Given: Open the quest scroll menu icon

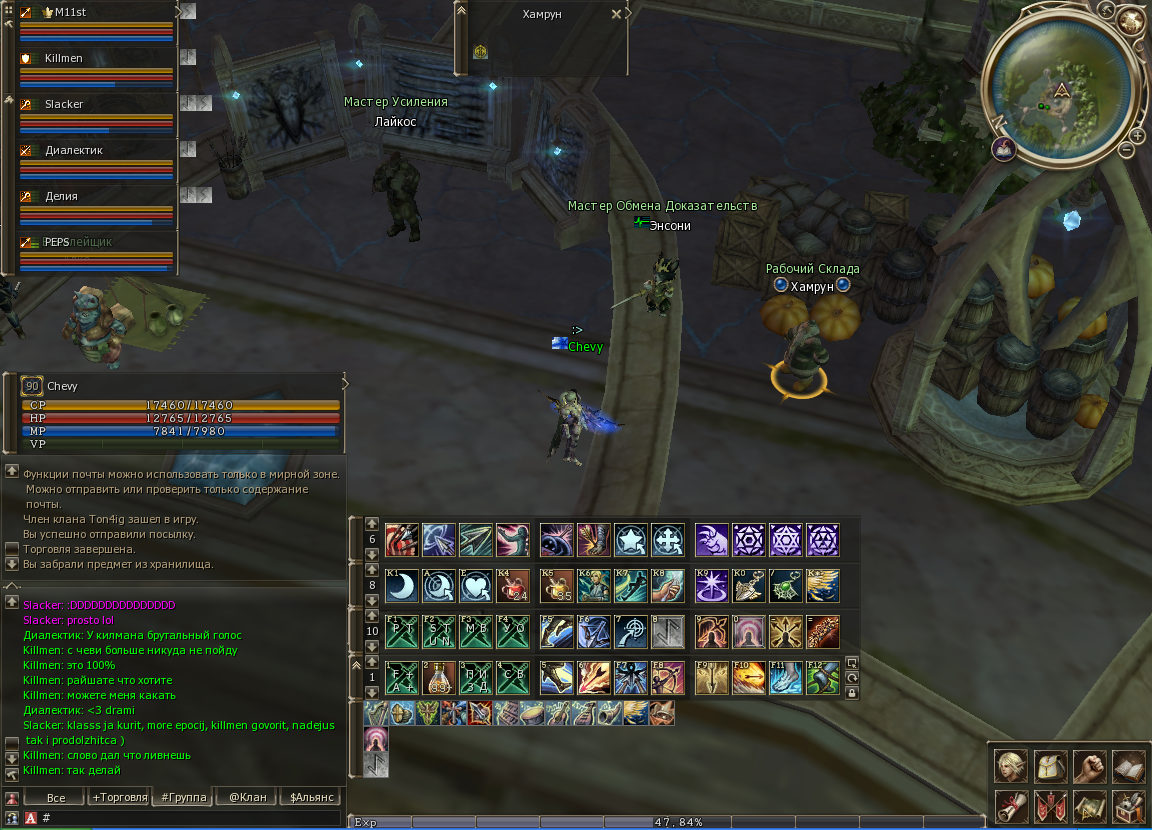Looking at the screenshot, I should coord(1011,806).
